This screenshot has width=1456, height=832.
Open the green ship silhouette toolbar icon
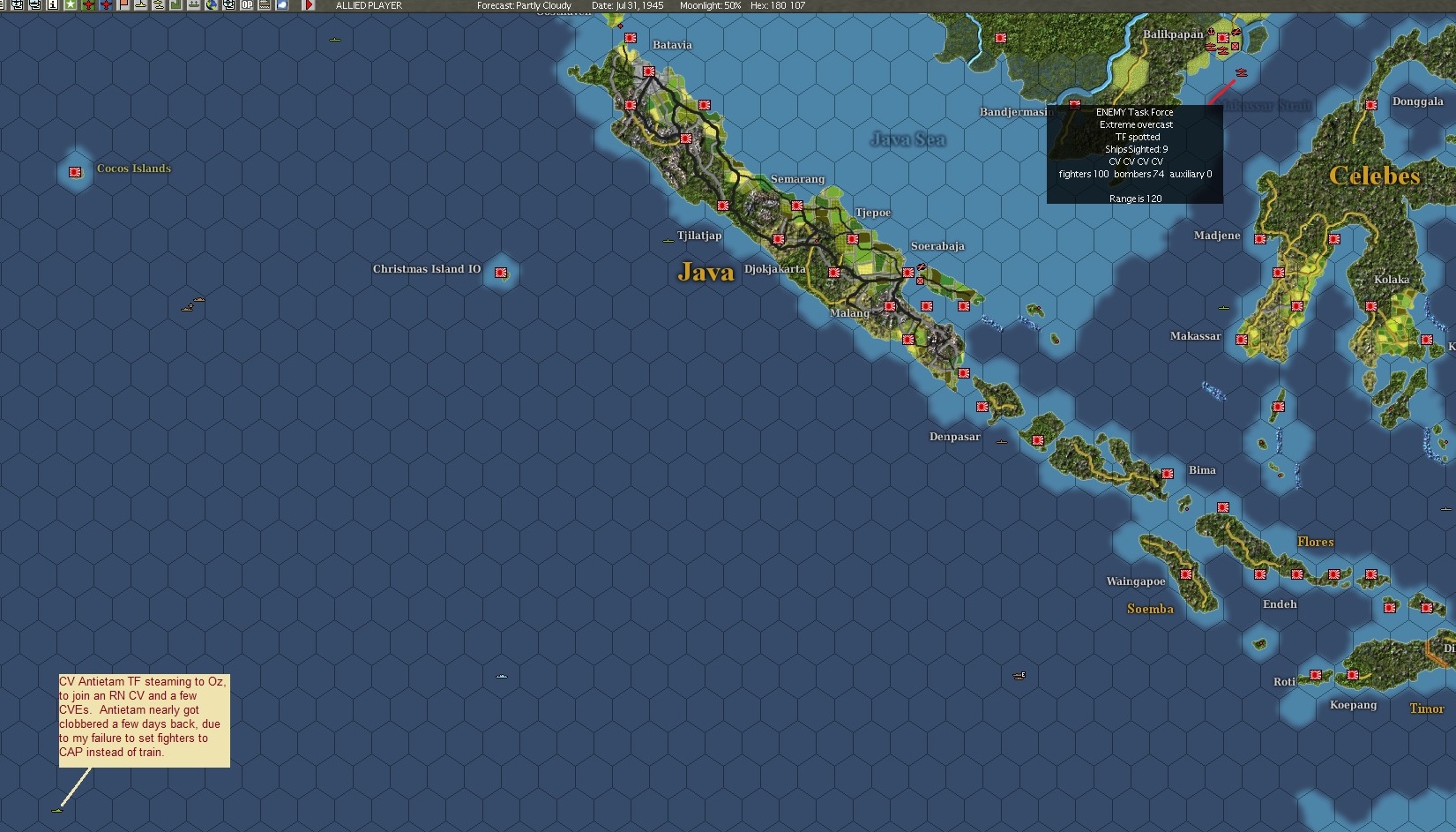tap(194, 4)
